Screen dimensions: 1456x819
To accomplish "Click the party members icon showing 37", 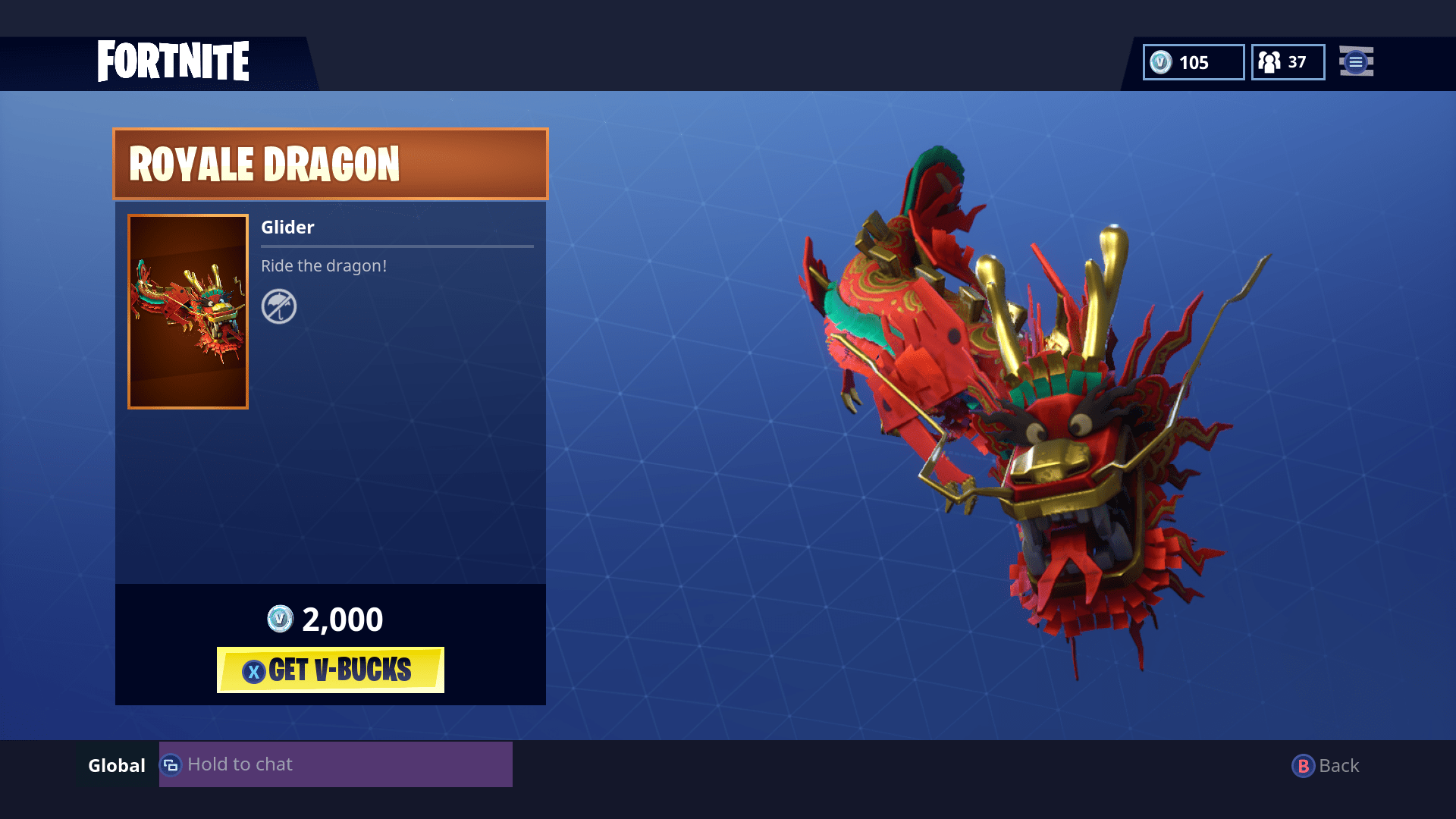I will [x=1269, y=63].
